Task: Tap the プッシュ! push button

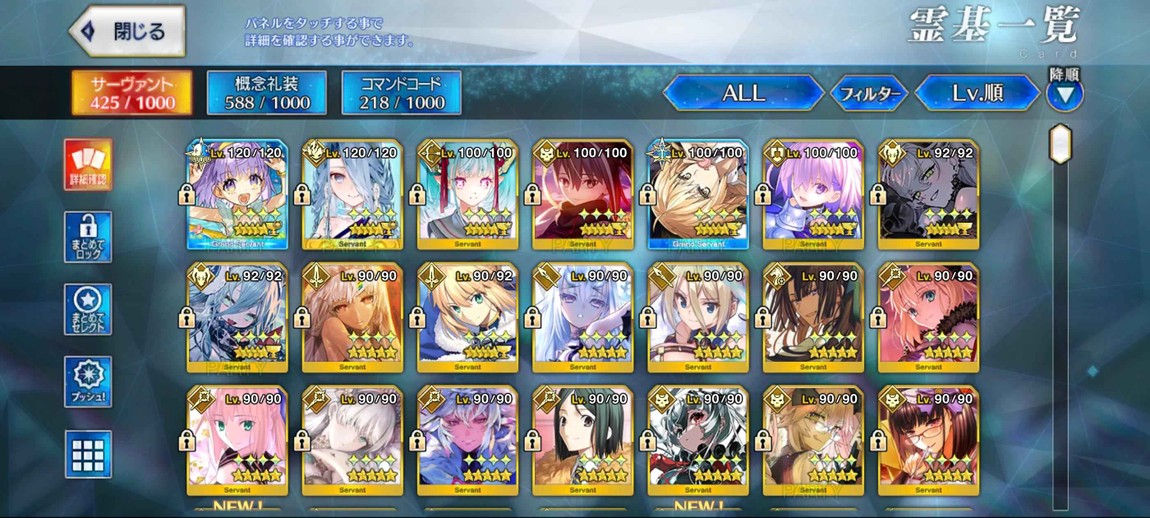Action: (x=88, y=381)
